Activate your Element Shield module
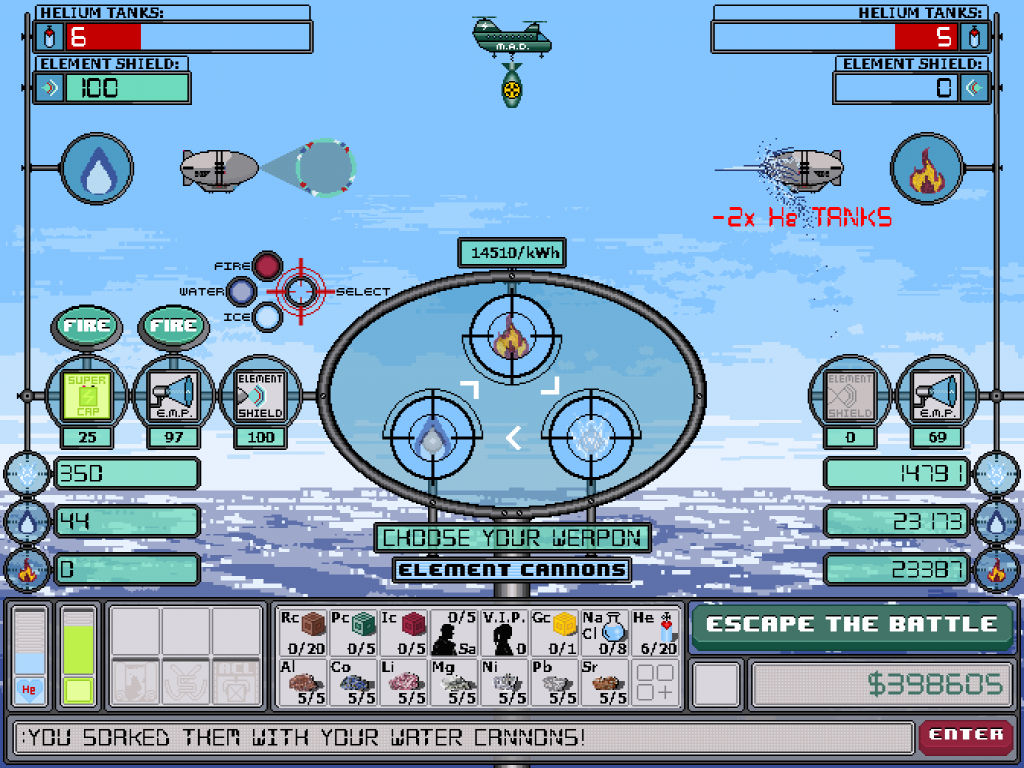 (x=260, y=395)
